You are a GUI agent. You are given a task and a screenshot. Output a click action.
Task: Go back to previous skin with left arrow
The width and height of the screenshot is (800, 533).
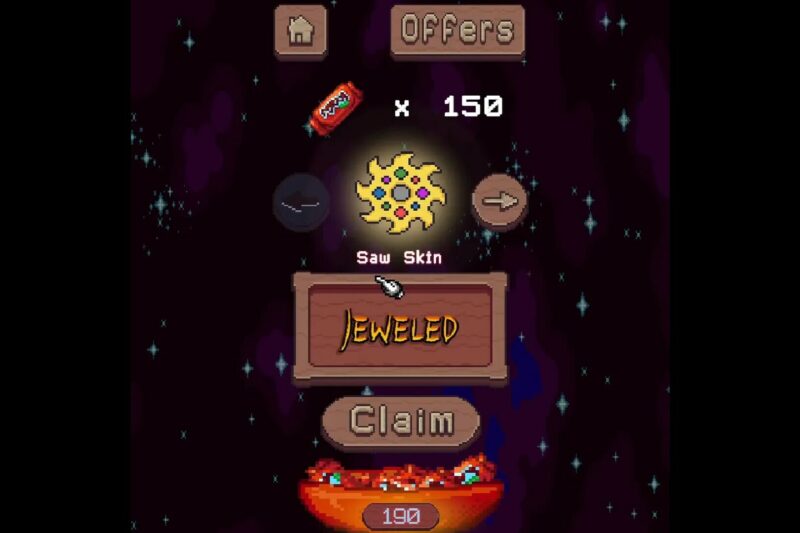pyautogui.click(x=301, y=203)
